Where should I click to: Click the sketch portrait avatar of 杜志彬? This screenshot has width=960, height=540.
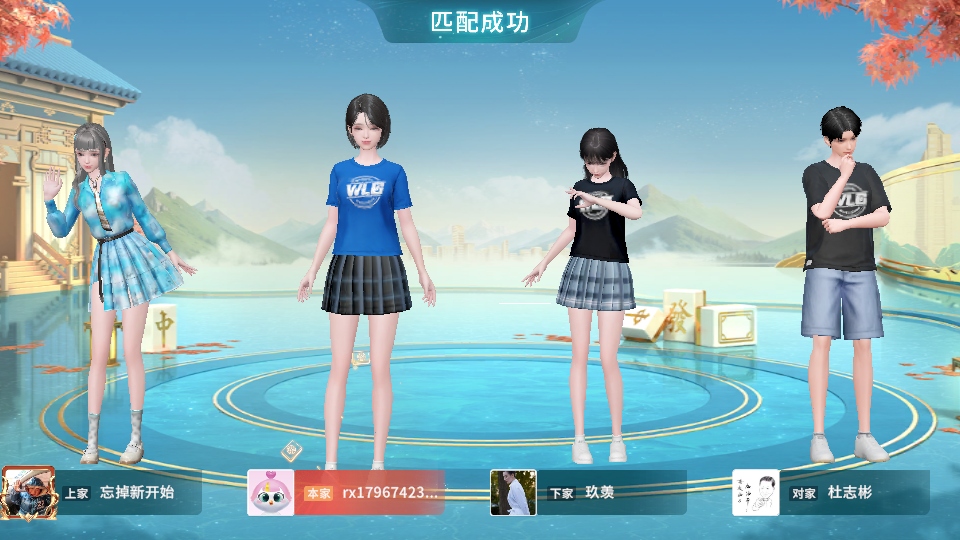pos(756,493)
